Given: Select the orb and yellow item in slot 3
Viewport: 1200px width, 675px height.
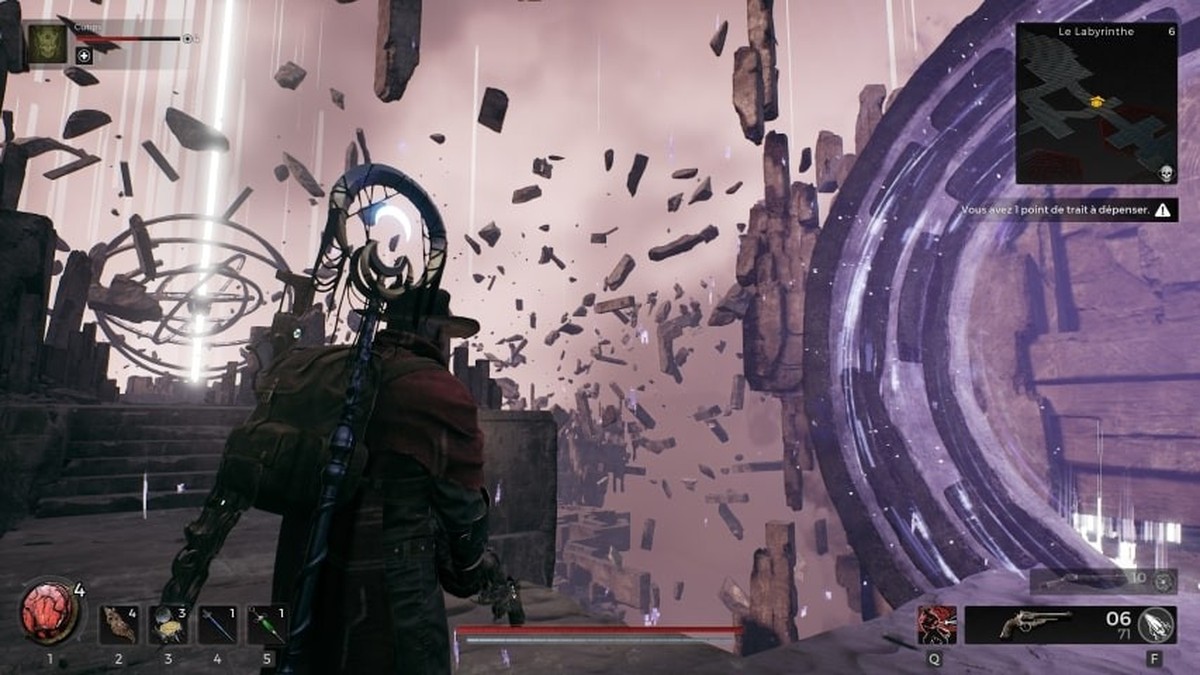Looking at the screenshot, I should tap(168, 624).
